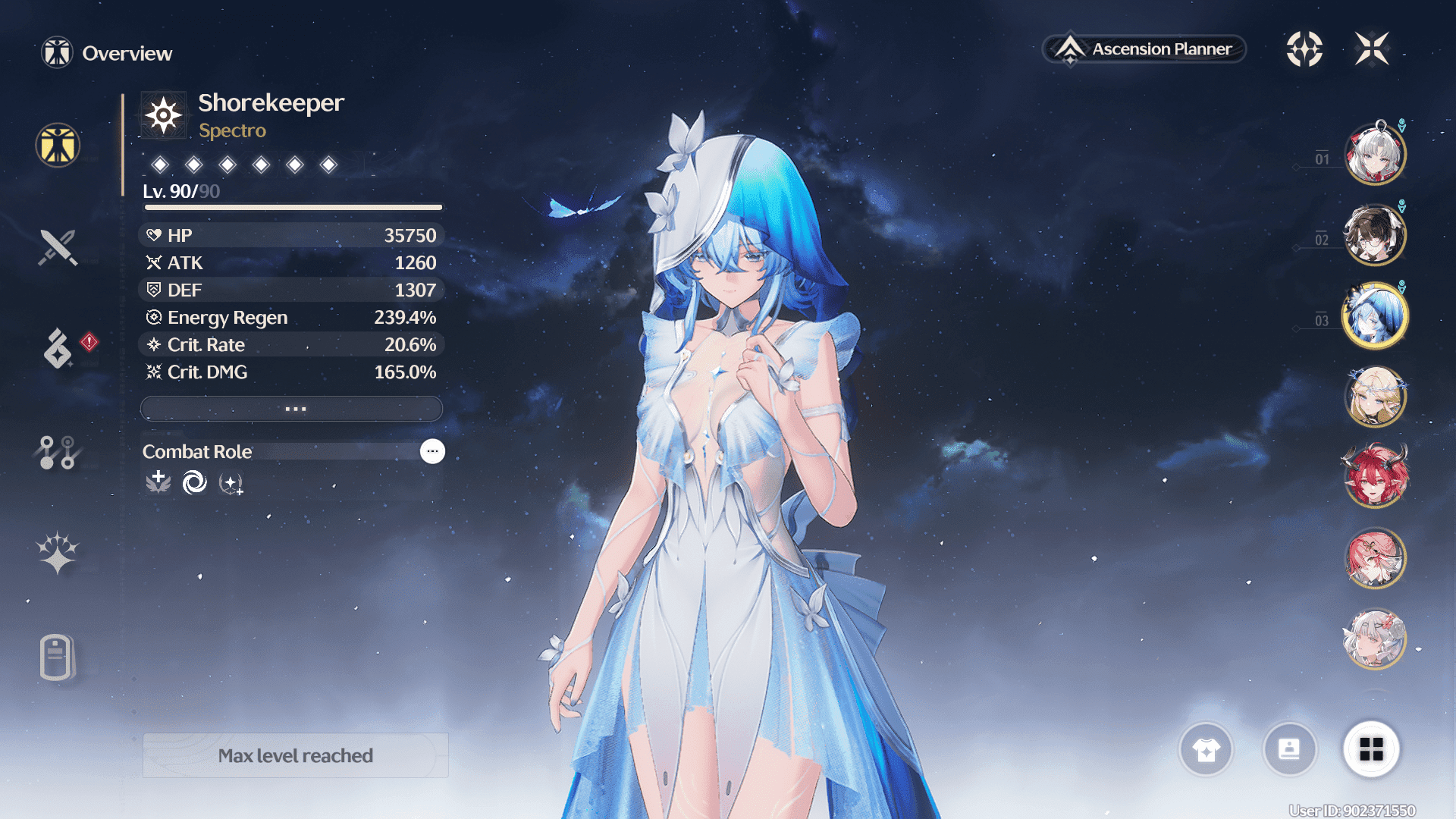Open the Resonance Chain tab

tap(58, 553)
